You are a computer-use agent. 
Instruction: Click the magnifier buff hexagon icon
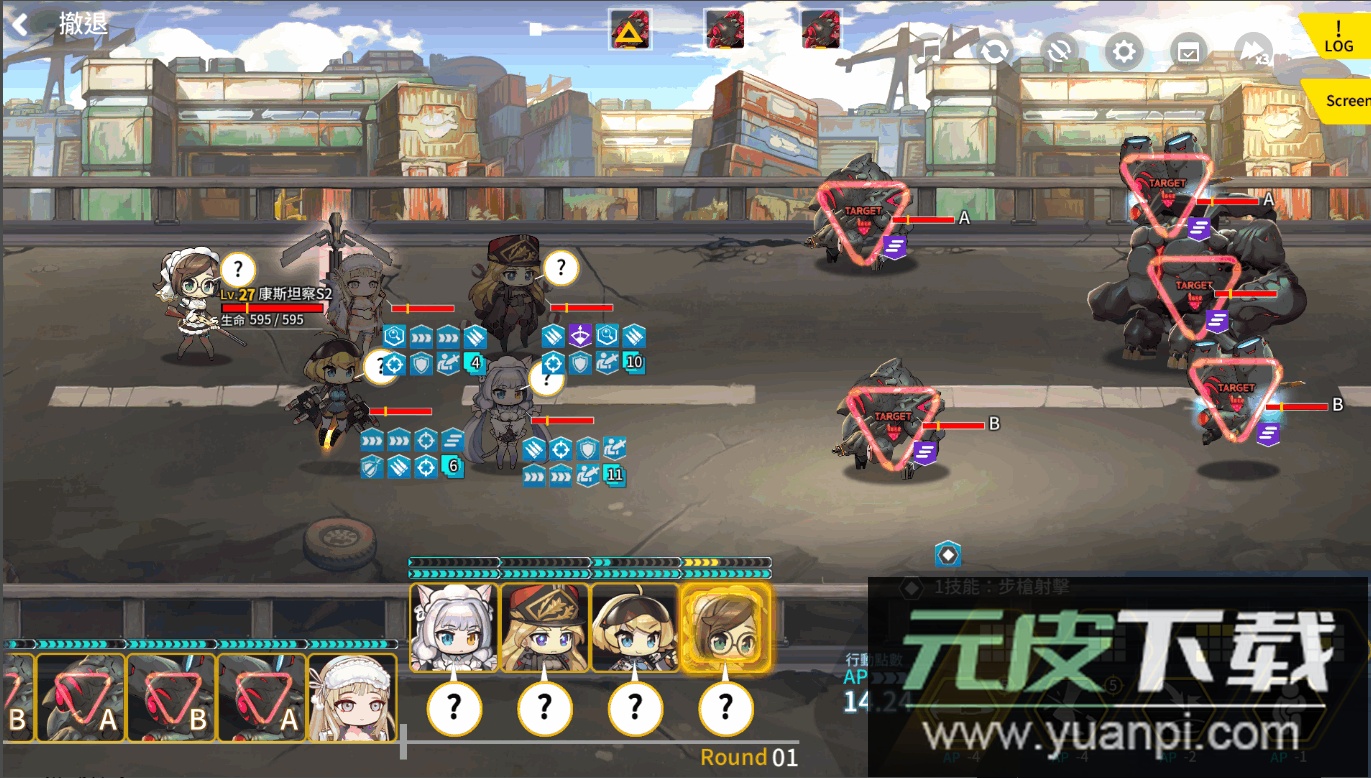coord(393,337)
